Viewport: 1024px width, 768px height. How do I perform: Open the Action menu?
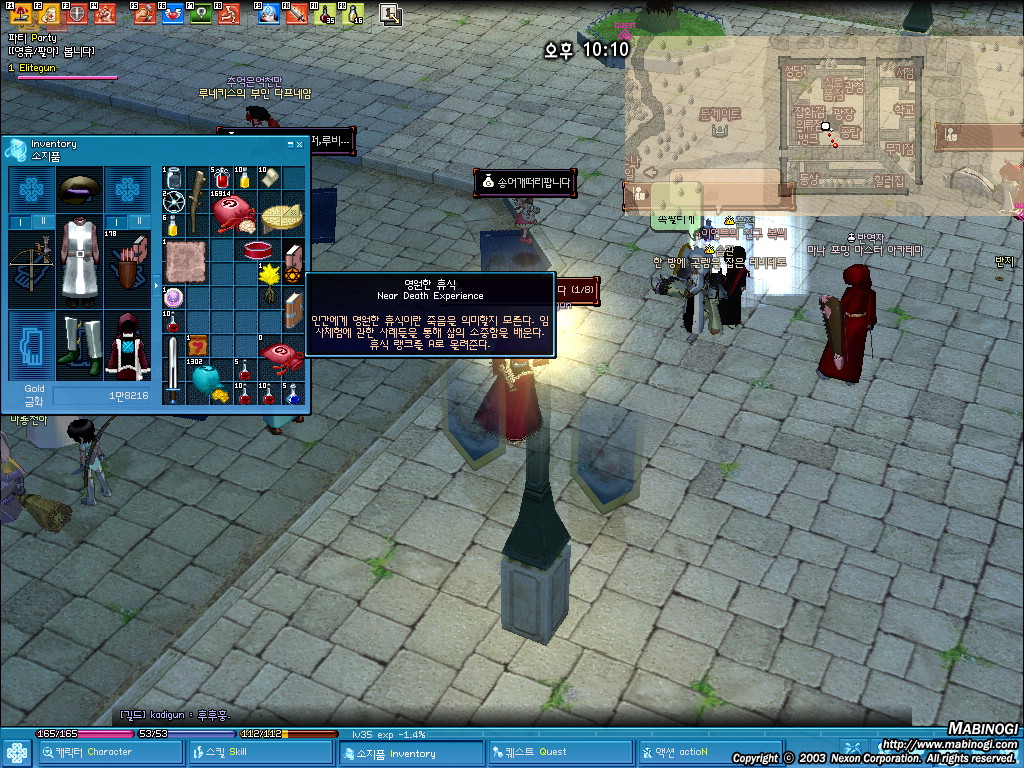tap(692, 752)
